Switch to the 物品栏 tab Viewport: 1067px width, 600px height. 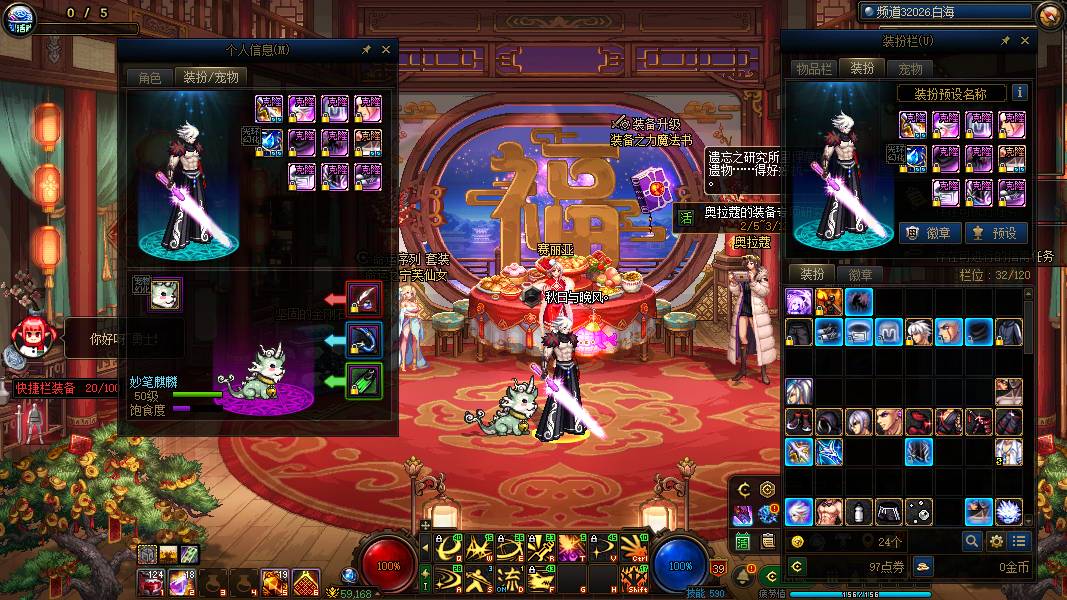click(813, 69)
